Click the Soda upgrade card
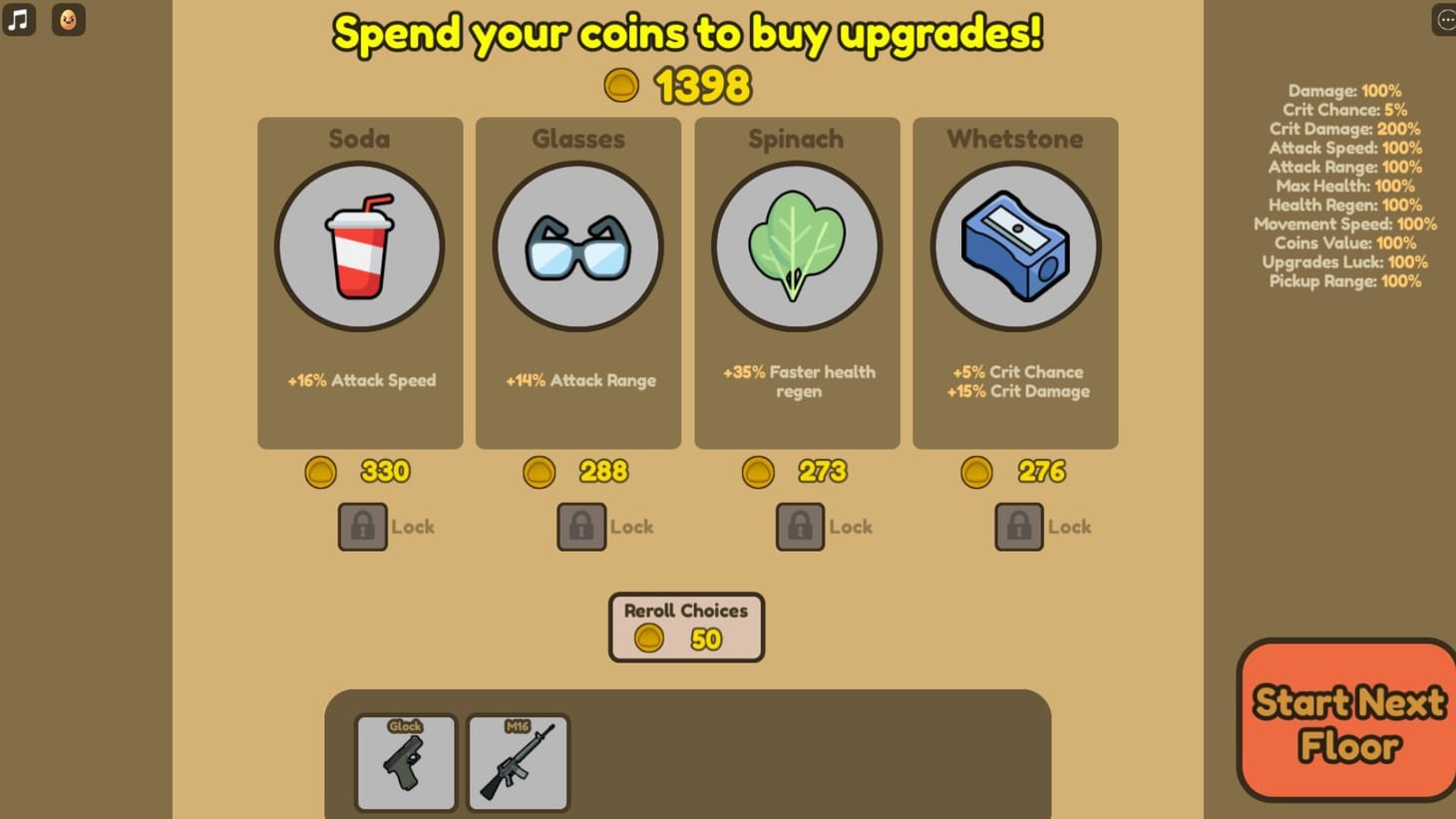 pyautogui.click(x=359, y=282)
